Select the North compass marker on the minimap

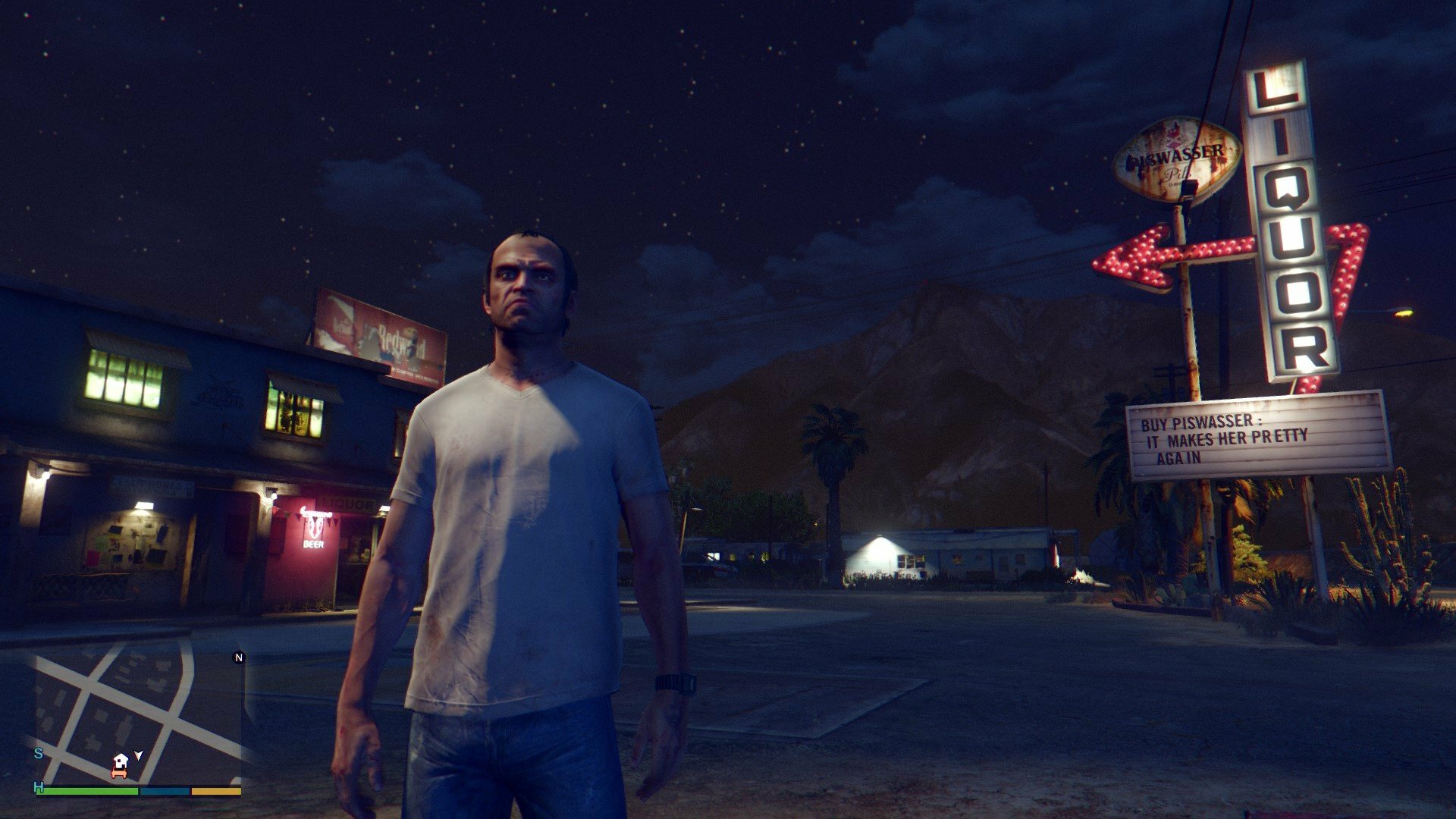239,657
